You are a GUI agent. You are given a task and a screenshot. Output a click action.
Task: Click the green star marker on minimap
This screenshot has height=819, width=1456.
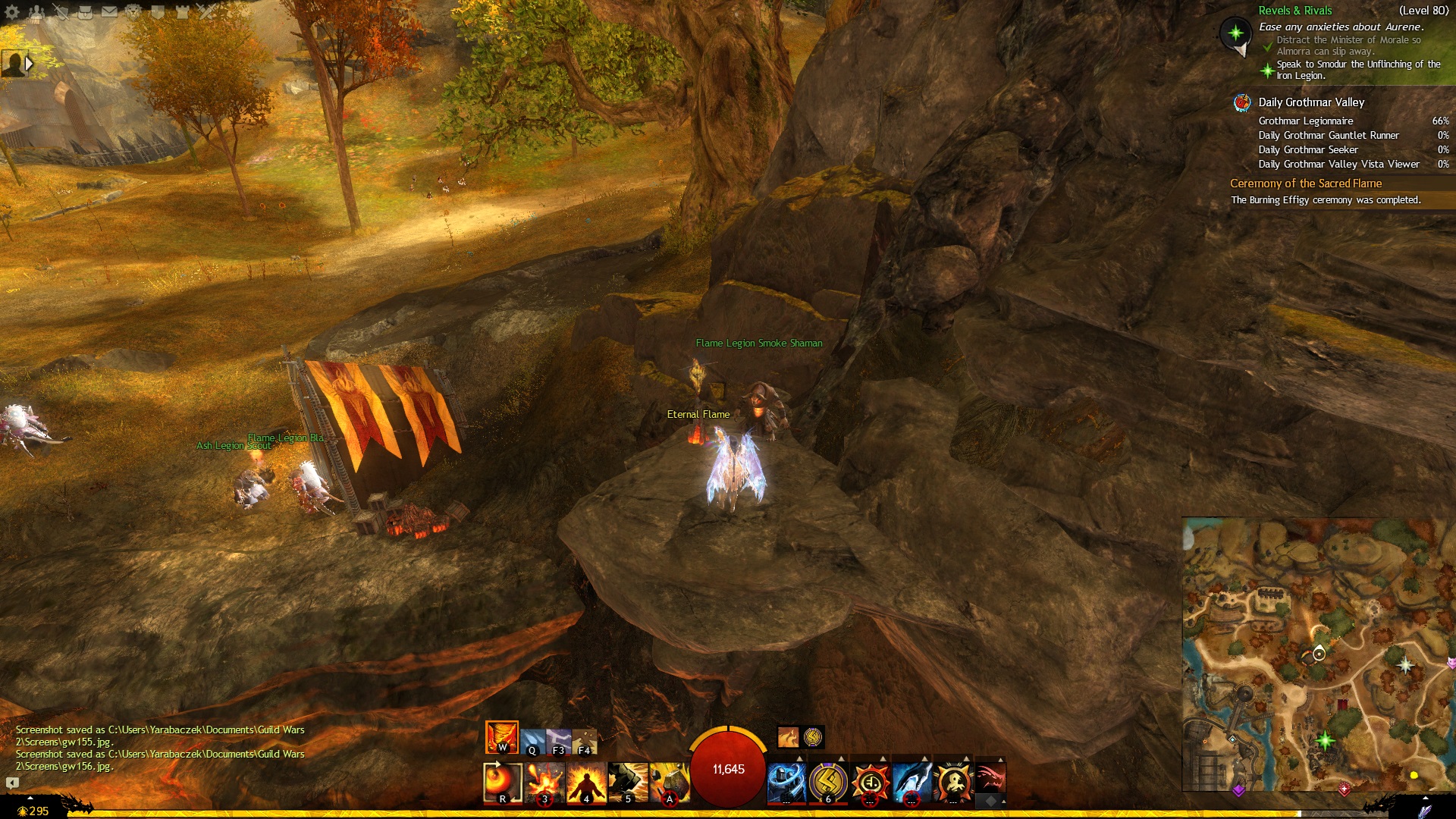1325,740
